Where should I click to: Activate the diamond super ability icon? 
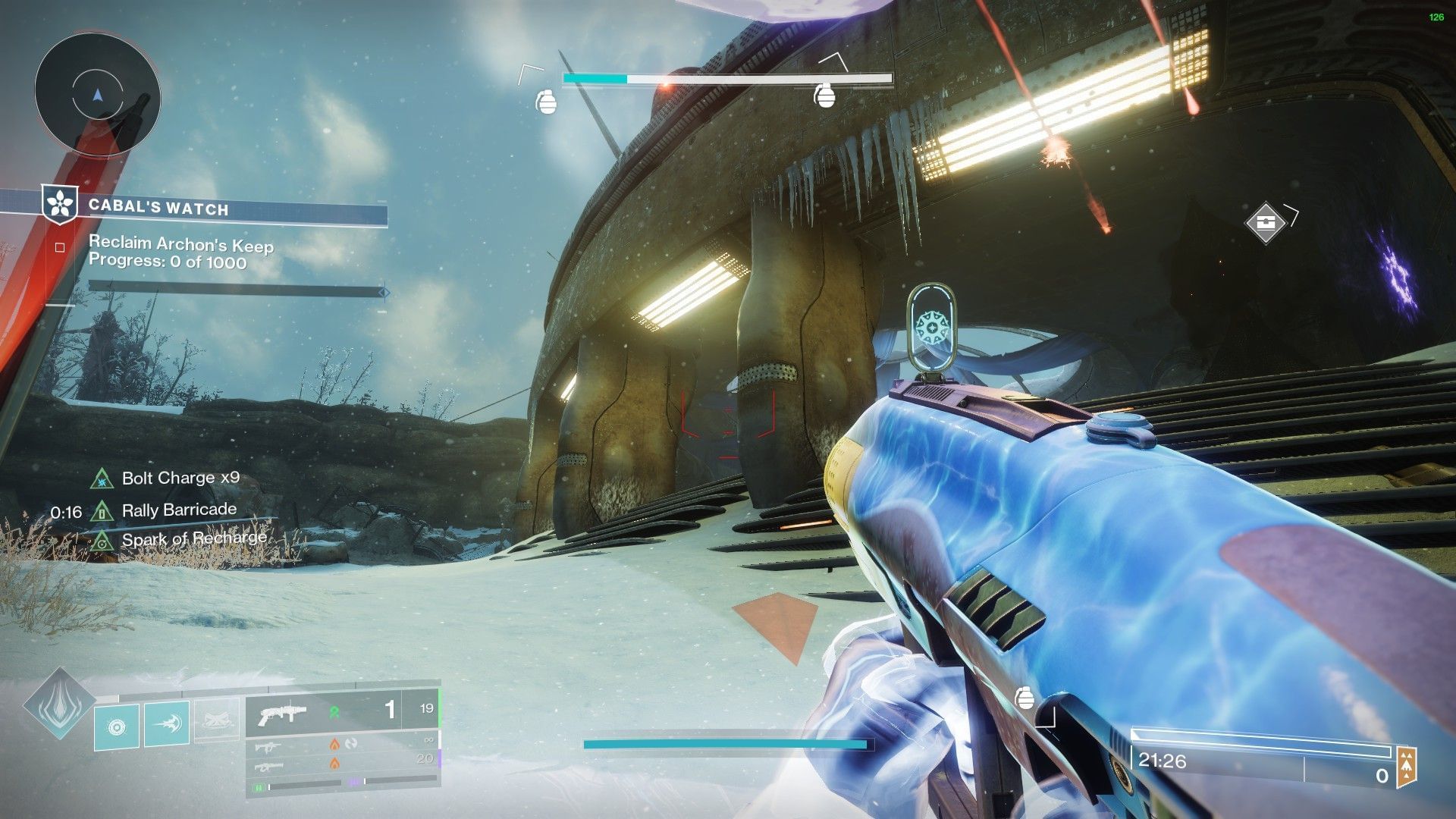pos(58,704)
